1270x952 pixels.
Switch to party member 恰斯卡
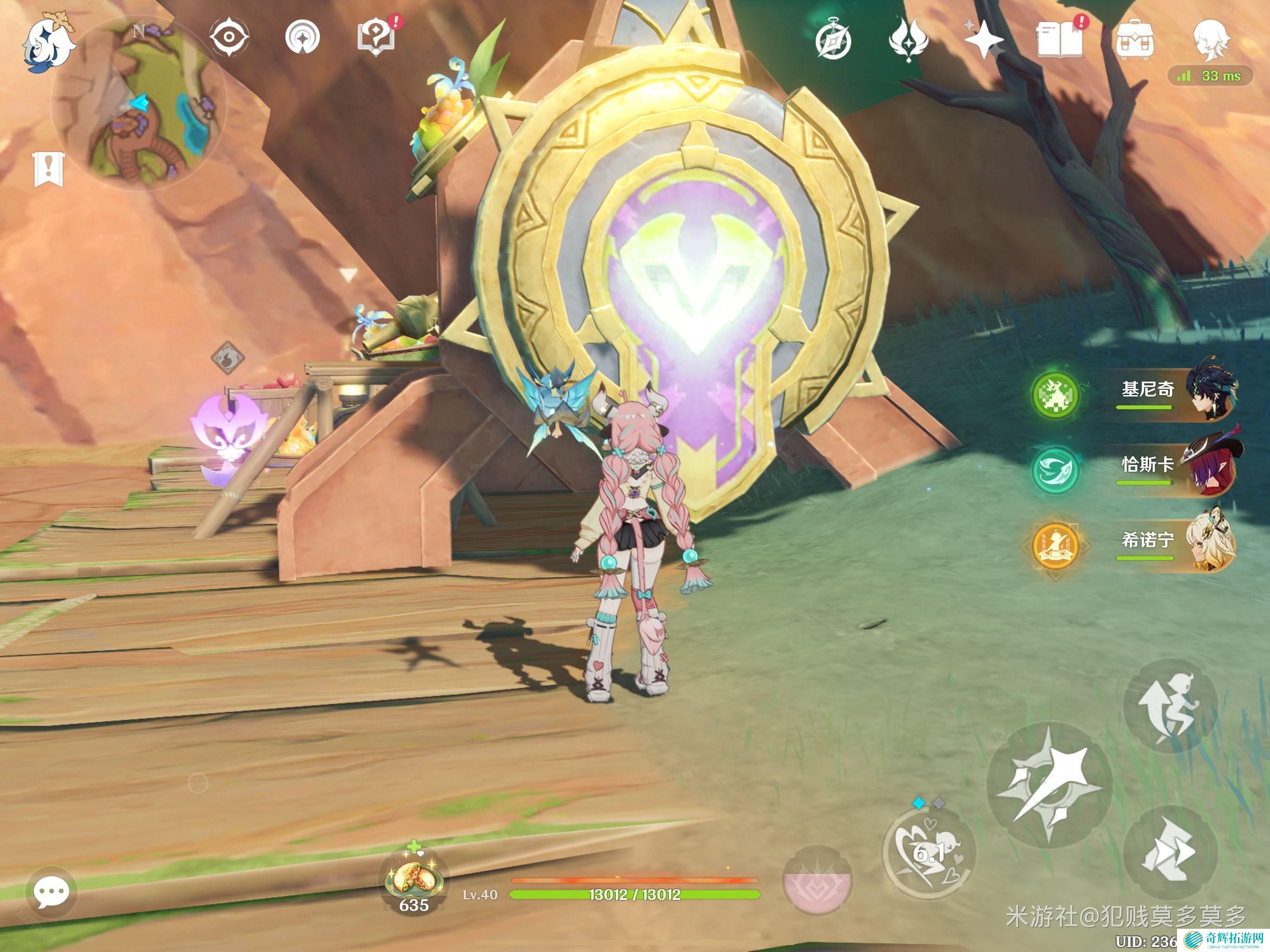pyautogui.click(x=1177, y=466)
